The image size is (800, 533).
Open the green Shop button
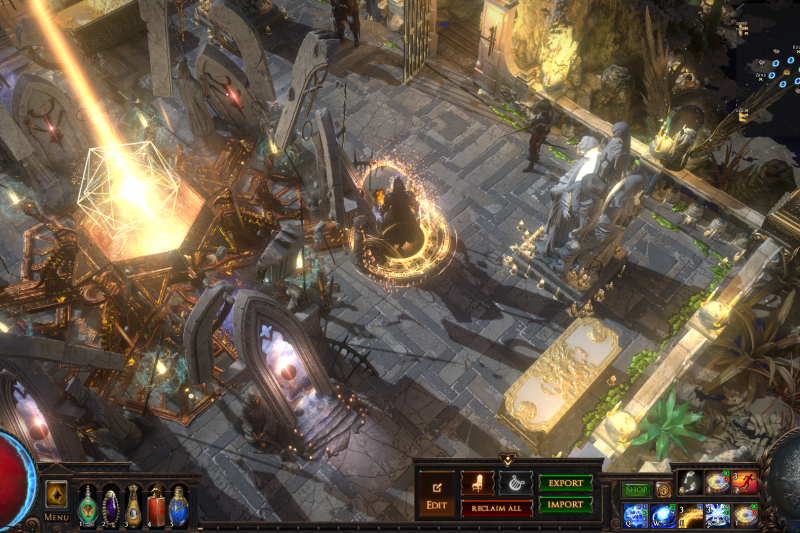[636, 490]
